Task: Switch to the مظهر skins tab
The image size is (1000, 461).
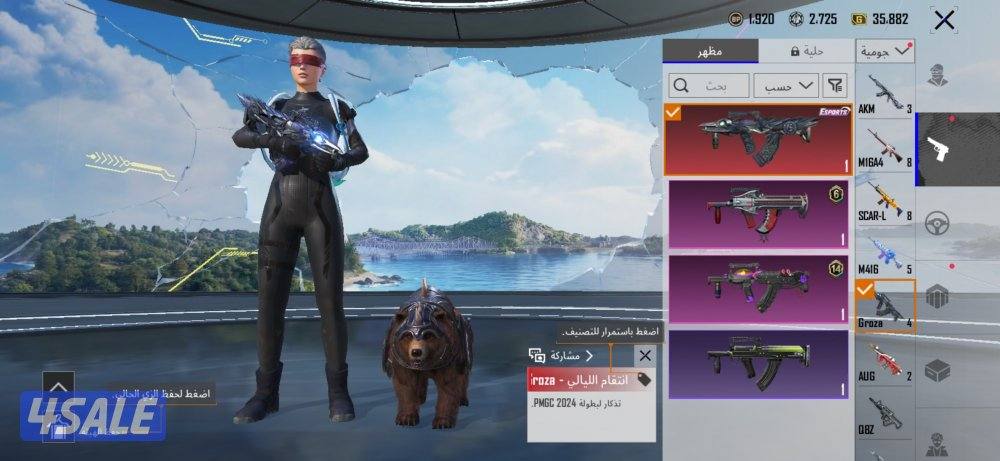Action: click(x=711, y=51)
